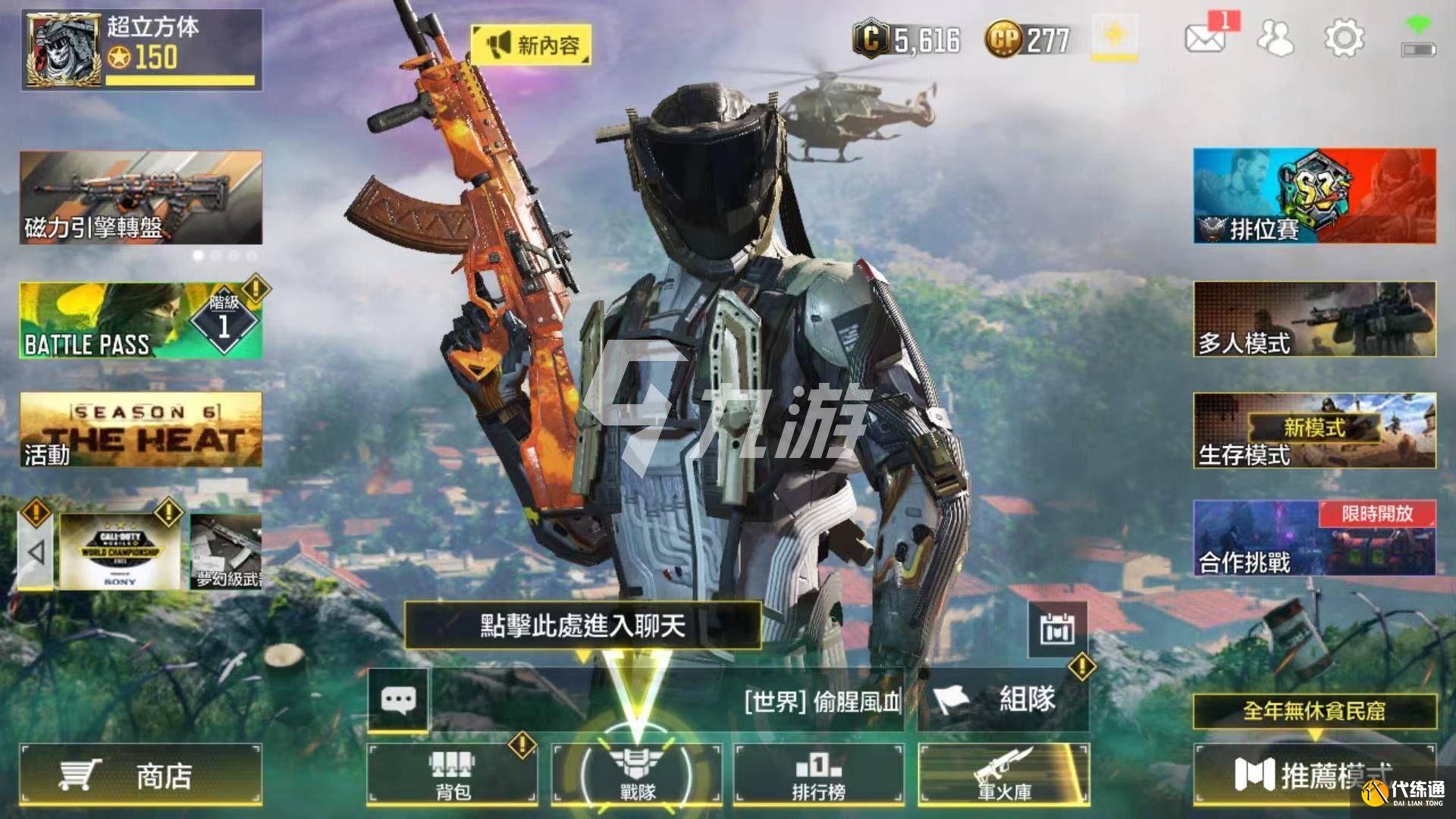The width and height of the screenshot is (1456, 819).
Task: Open the 軍火庫 armory
Action: pyautogui.click(x=1003, y=773)
